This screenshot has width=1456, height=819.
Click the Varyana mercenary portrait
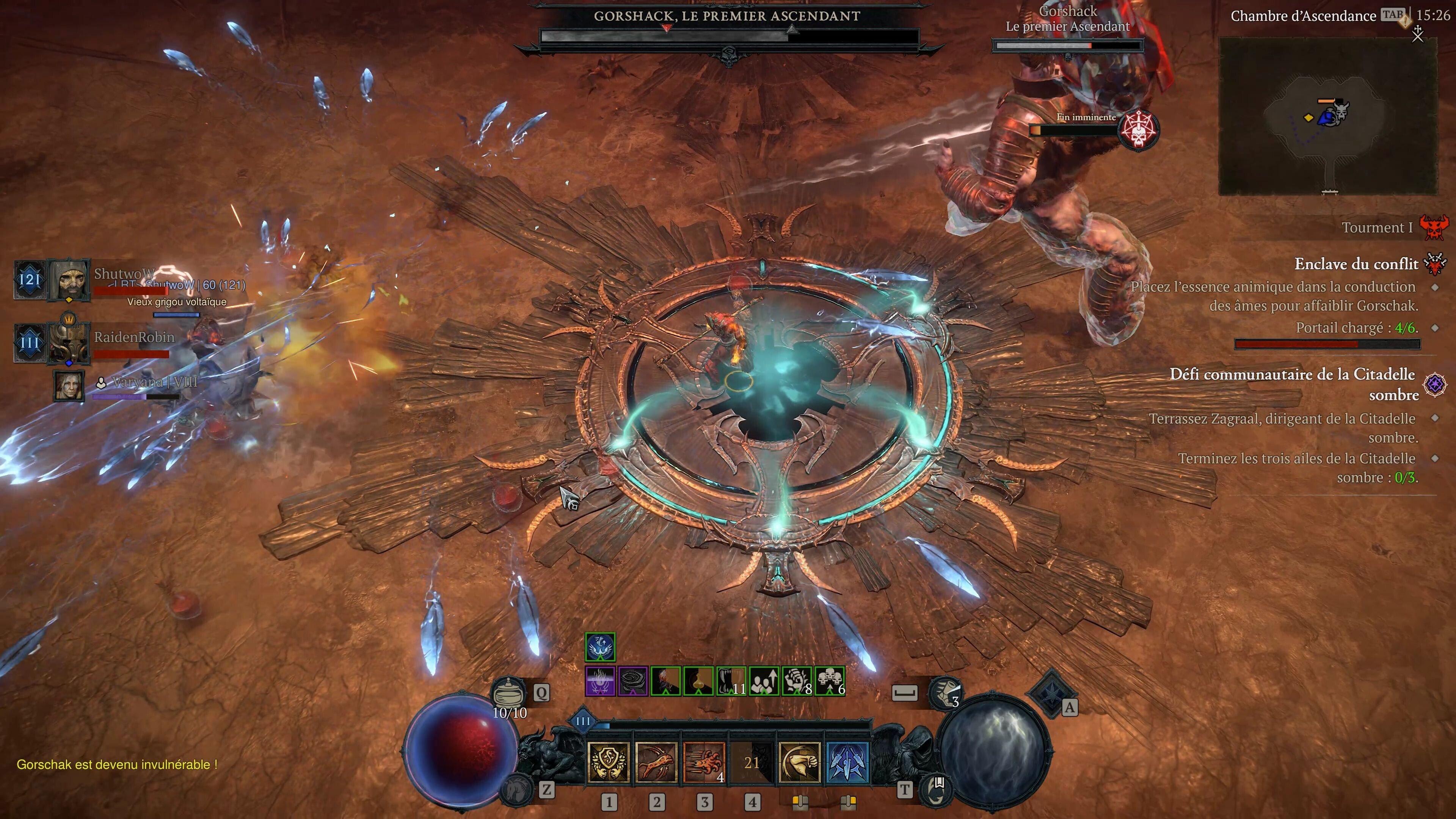click(69, 386)
